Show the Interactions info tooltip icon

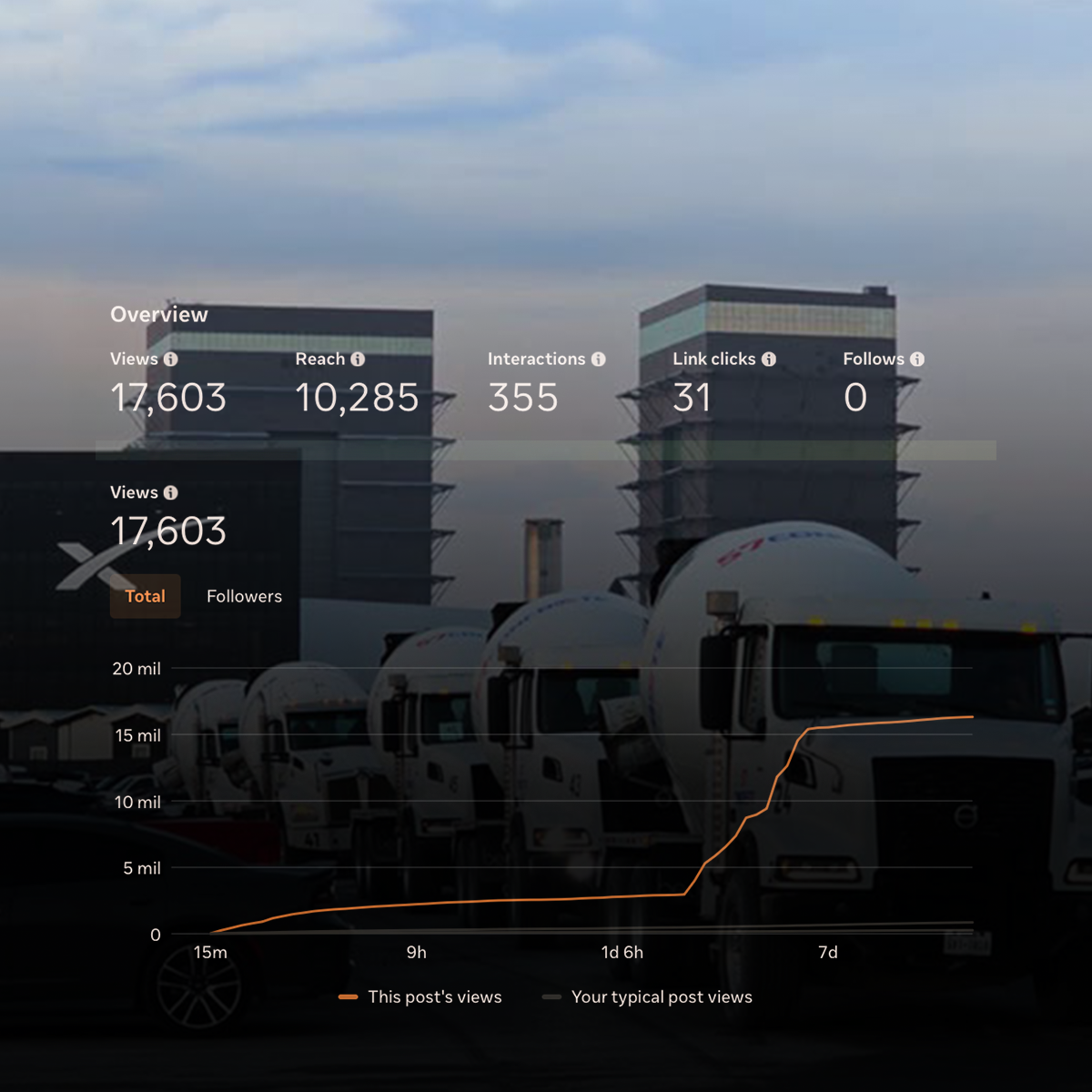pyautogui.click(x=598, y=359)
